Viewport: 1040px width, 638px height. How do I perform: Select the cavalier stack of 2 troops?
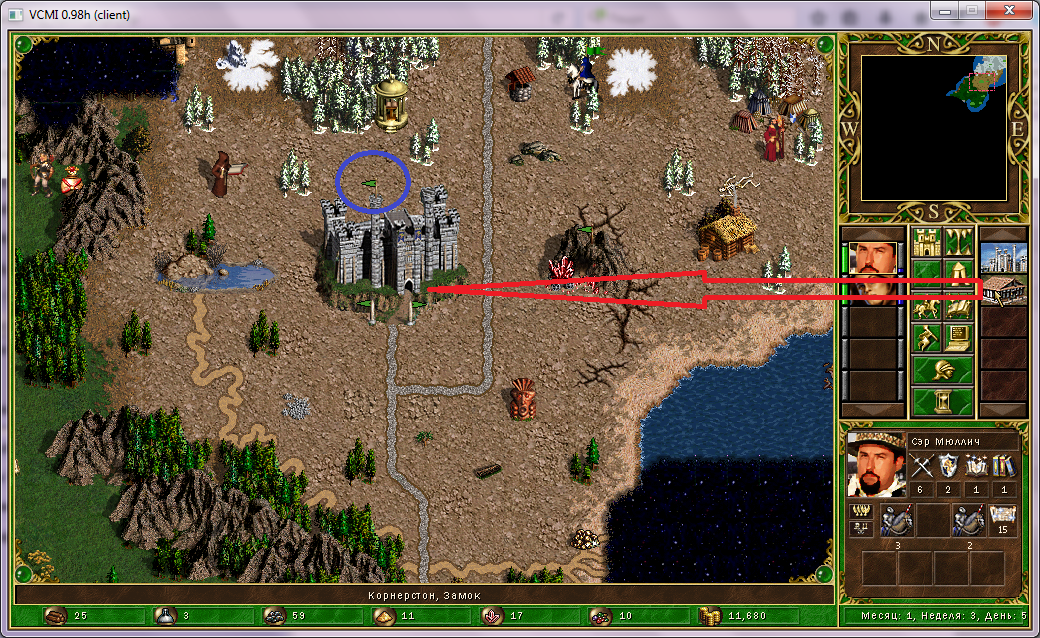[x=967, y=520]
